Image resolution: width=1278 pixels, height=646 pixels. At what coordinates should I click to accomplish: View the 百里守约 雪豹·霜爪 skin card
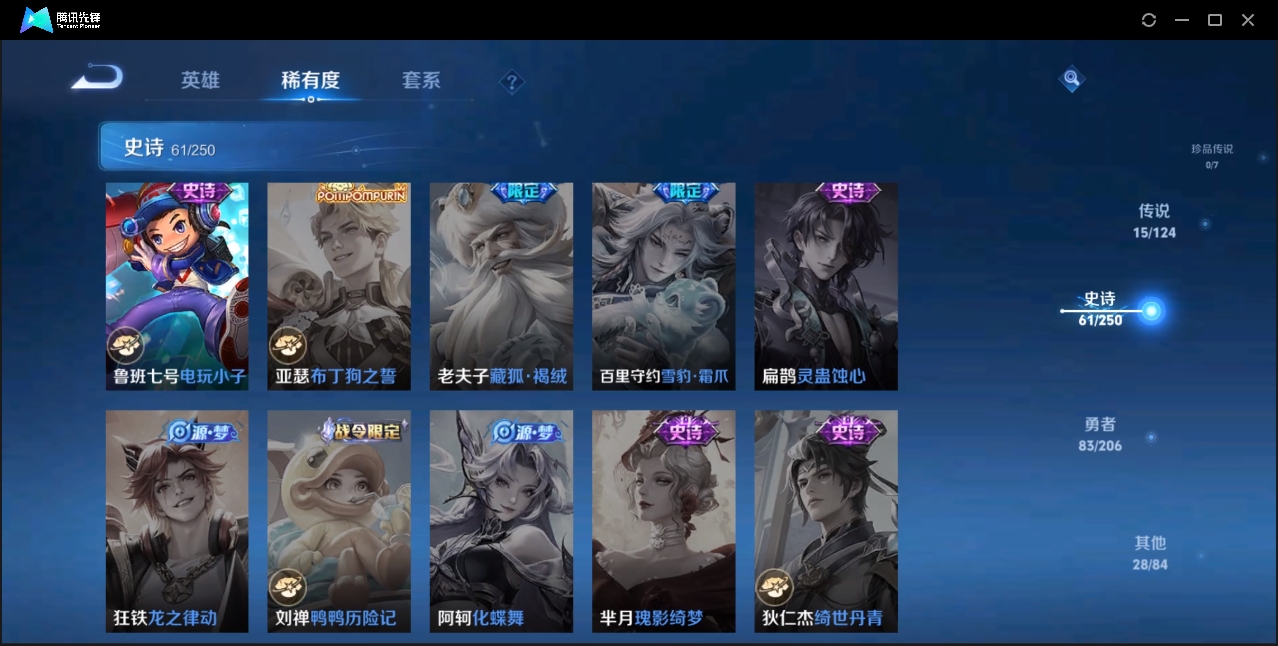(x=663, y=286)
